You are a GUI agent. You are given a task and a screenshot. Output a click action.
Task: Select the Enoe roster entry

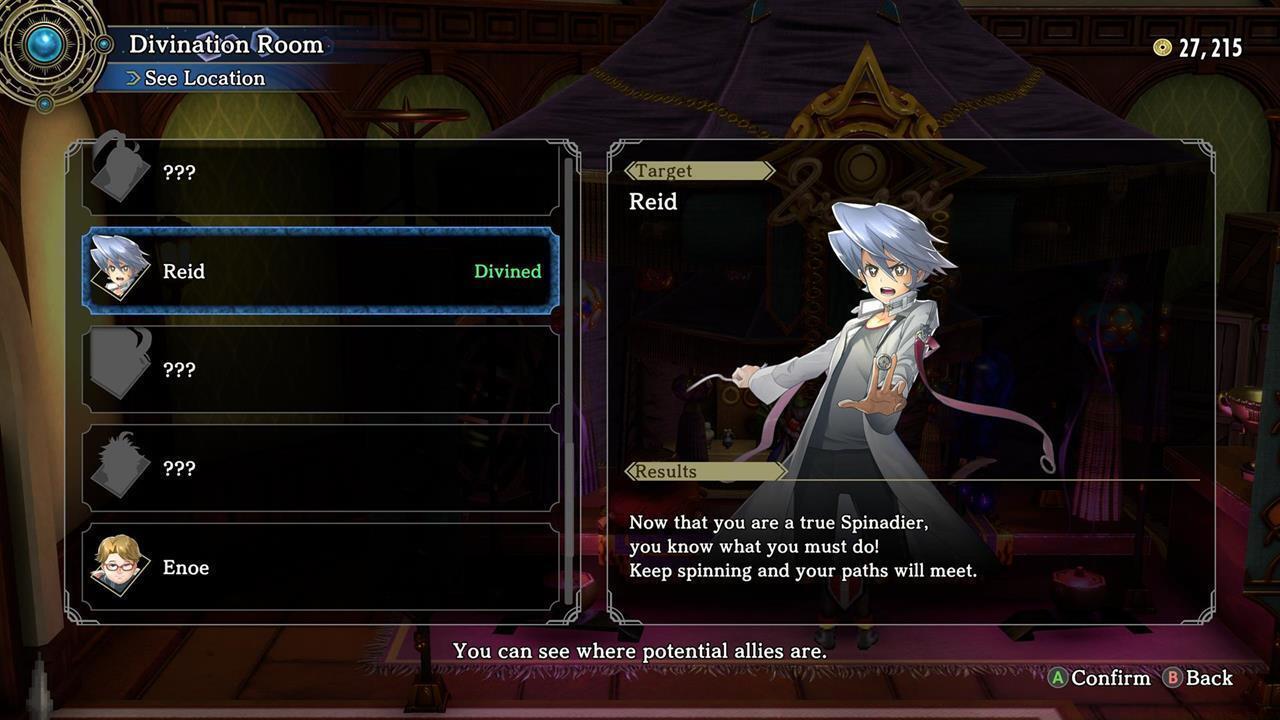coord(320,567)
